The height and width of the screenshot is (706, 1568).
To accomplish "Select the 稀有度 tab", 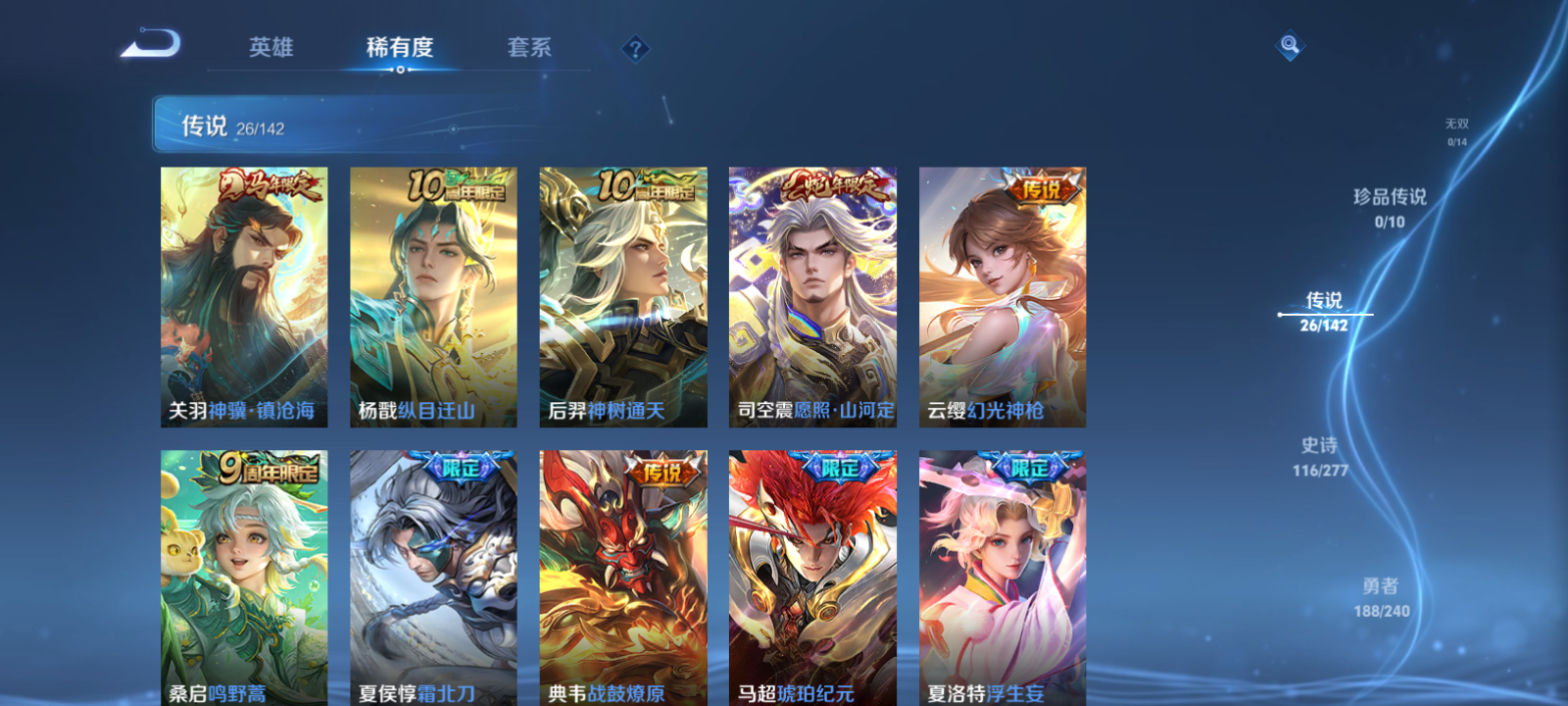I will 398,46.
